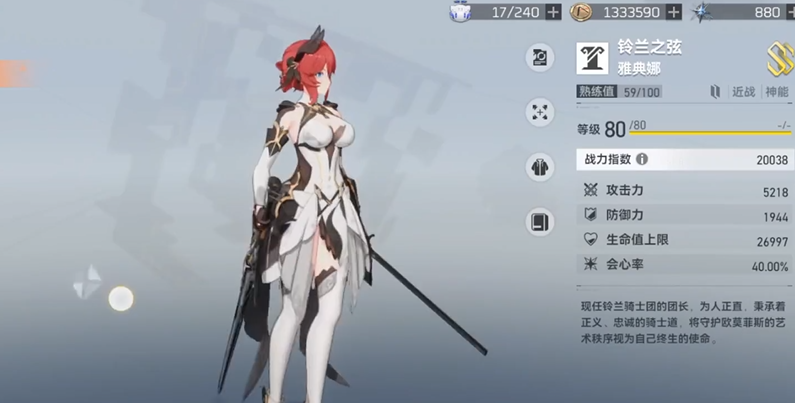
Task: Add gold coins with the 1333590 plus button
Action: [x=674, y=12]
